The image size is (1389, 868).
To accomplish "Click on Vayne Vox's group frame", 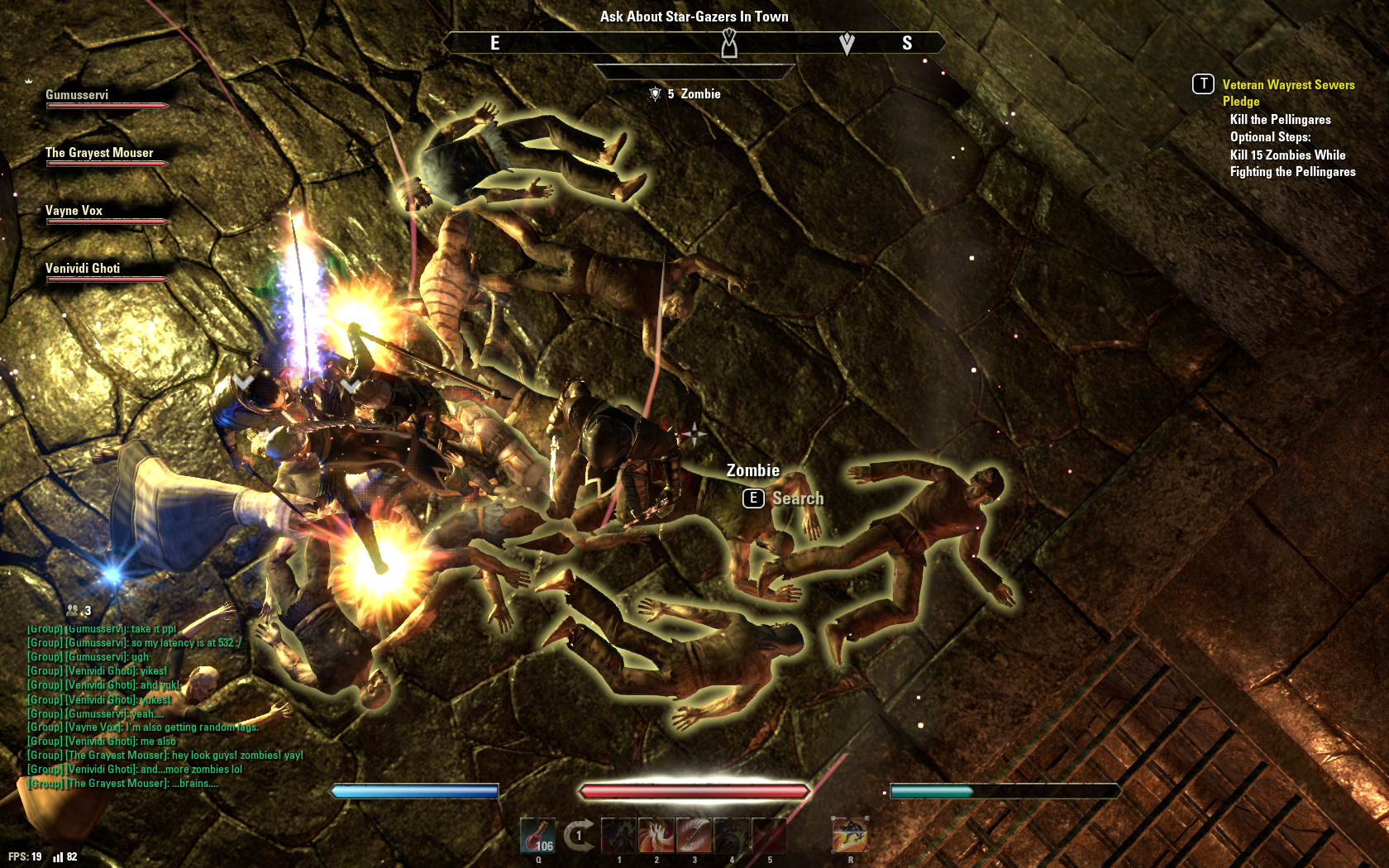I will tap(106, 214).
